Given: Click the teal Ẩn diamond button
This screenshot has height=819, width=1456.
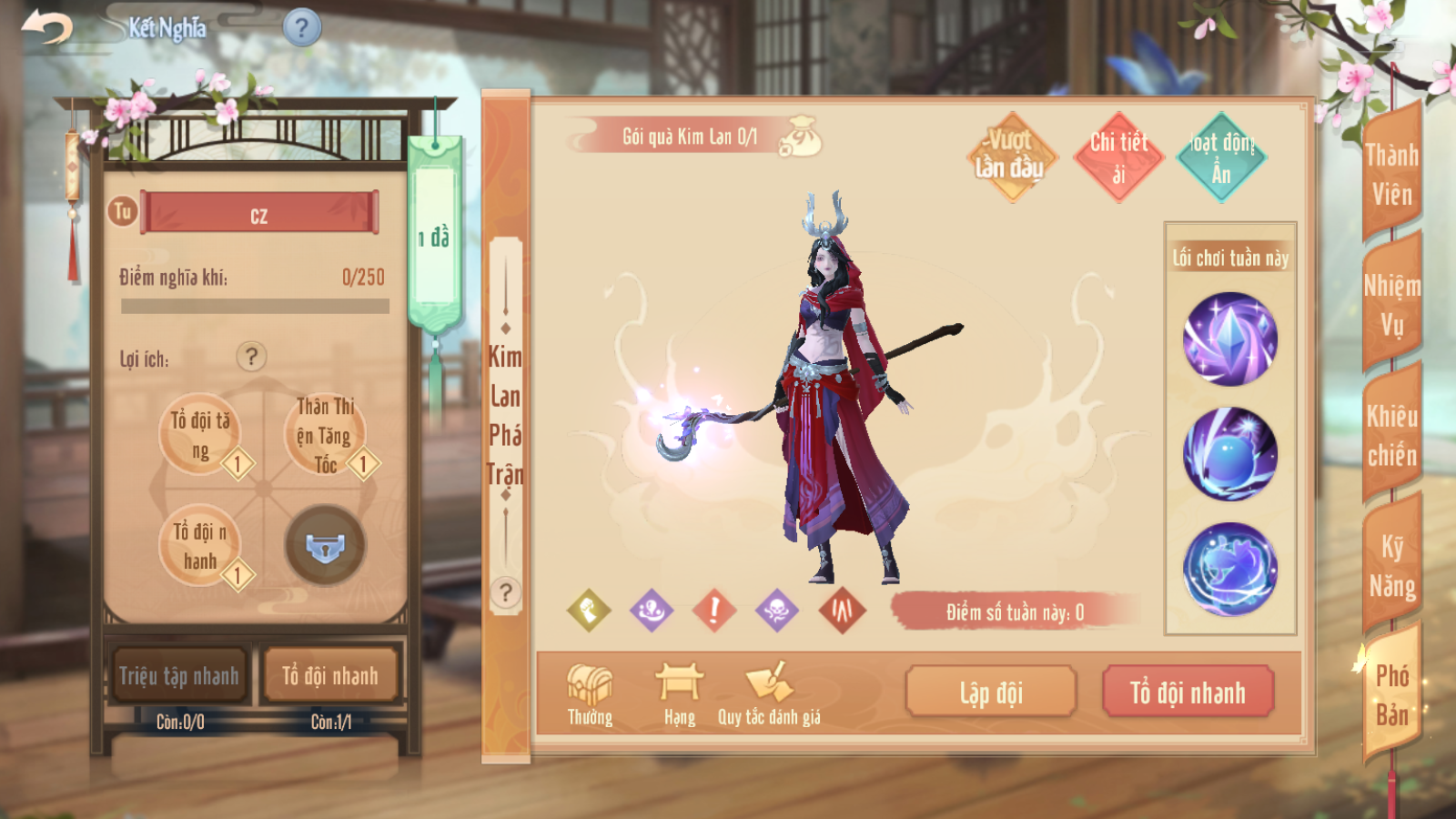Looking at the screenshot, I should pos(1221,157).
